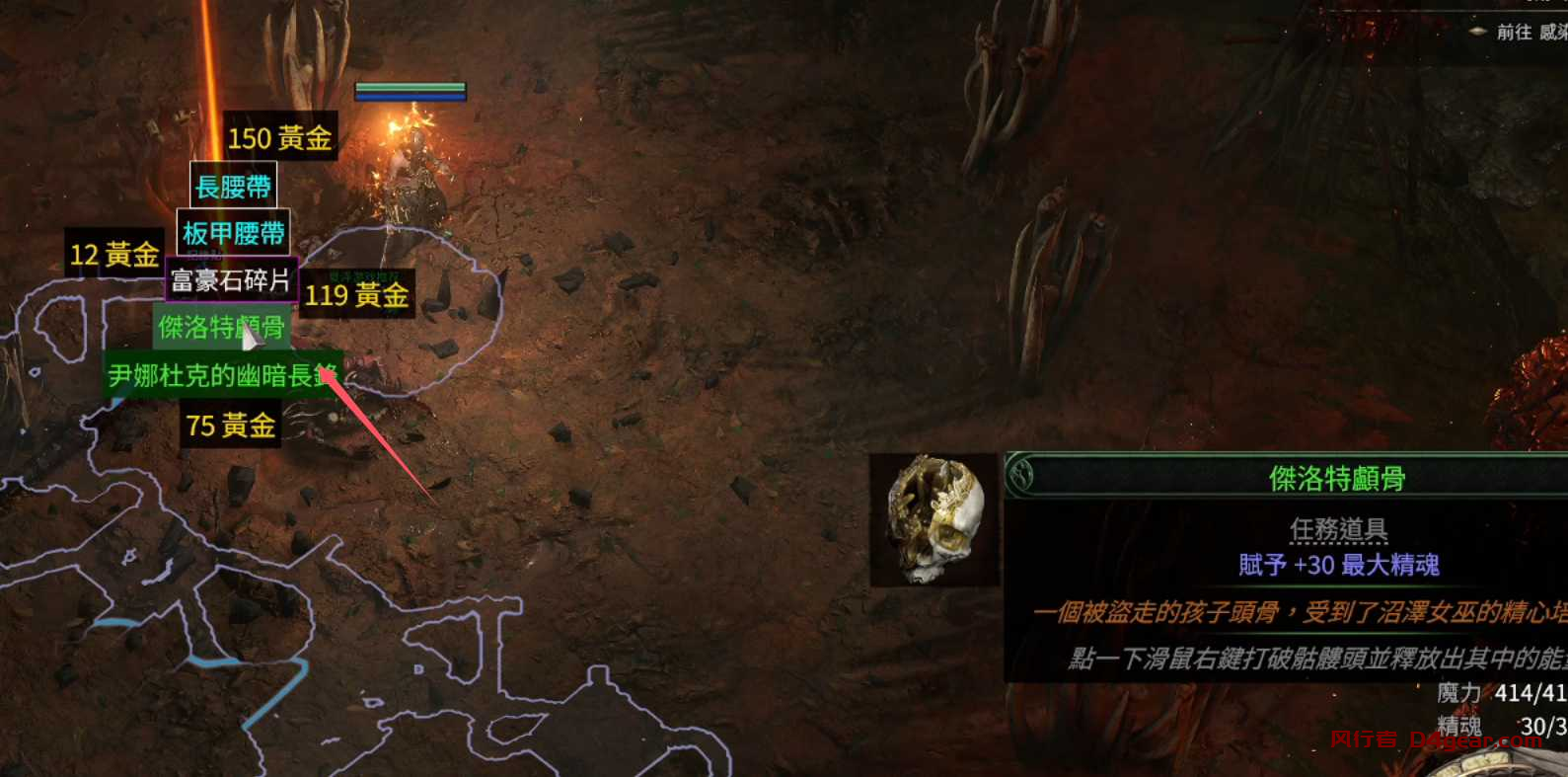Click the gold coin icon before 150 黃金
The image size is (1568, 777).
click(x=229, y=137)
